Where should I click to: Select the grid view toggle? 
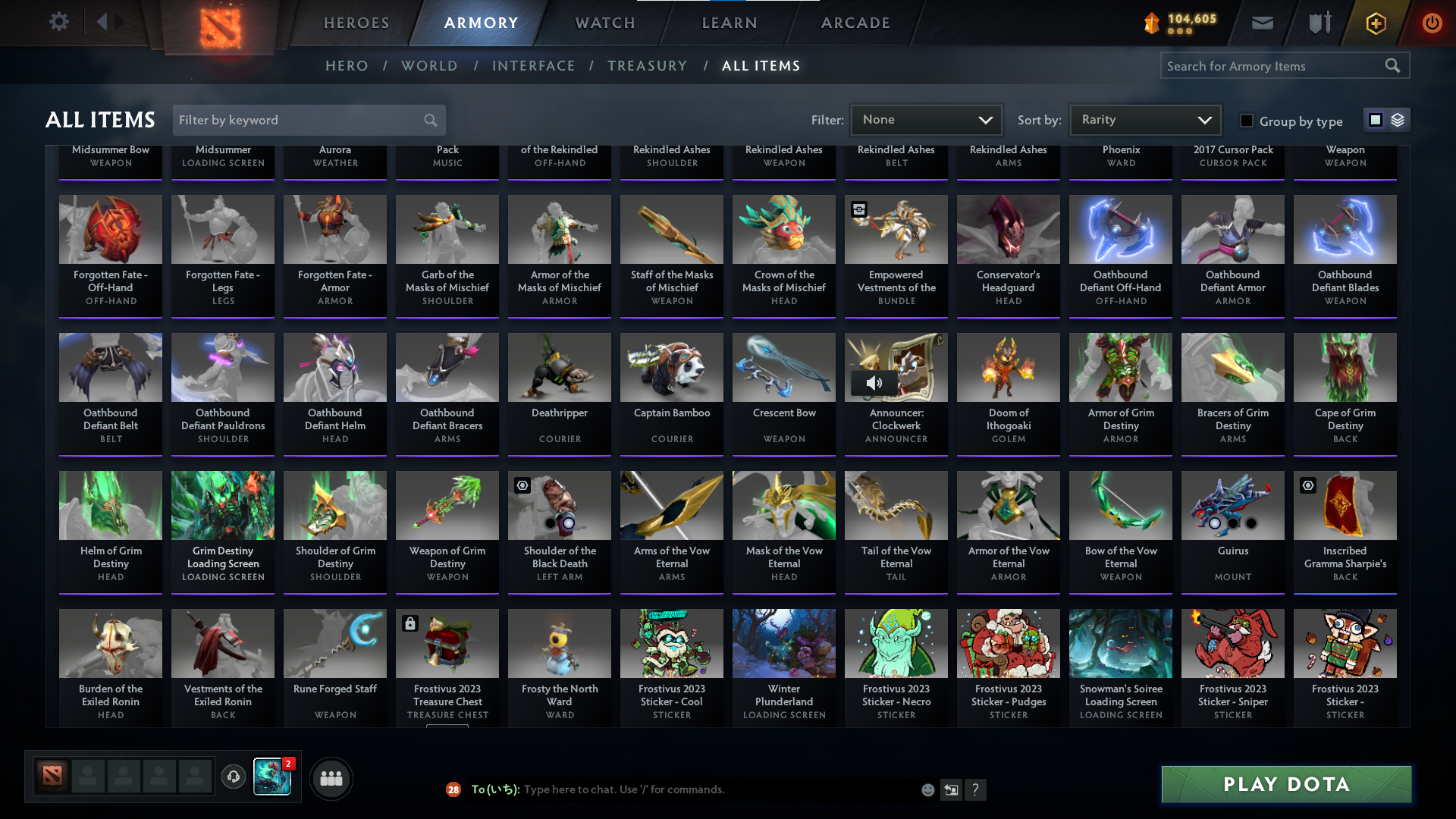coord(1376,119)
